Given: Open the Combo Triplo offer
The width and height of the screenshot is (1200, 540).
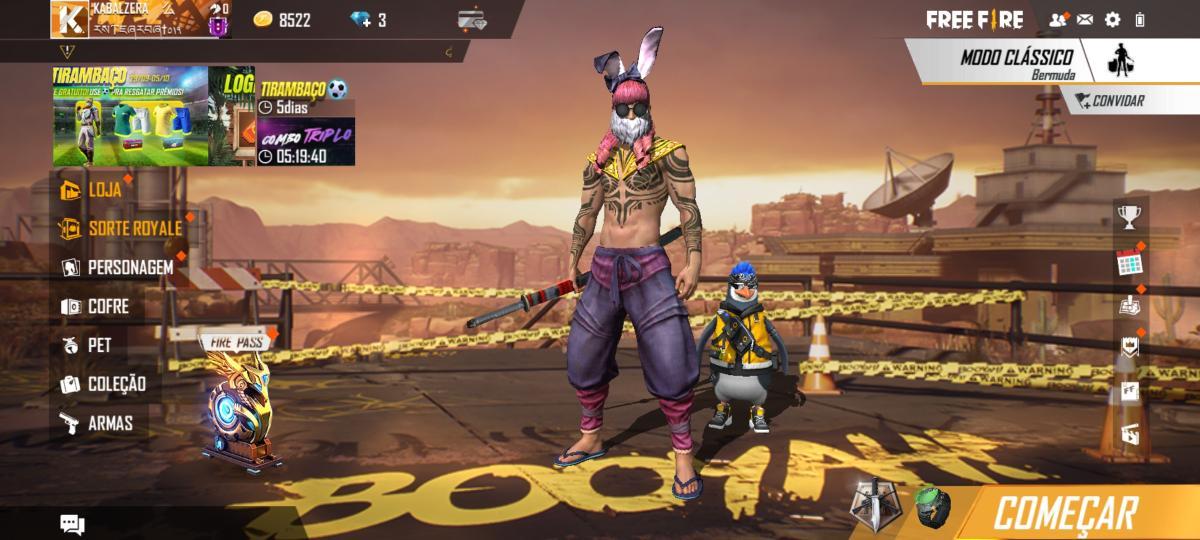Looking at the screenshot, I should coord(306,142).
